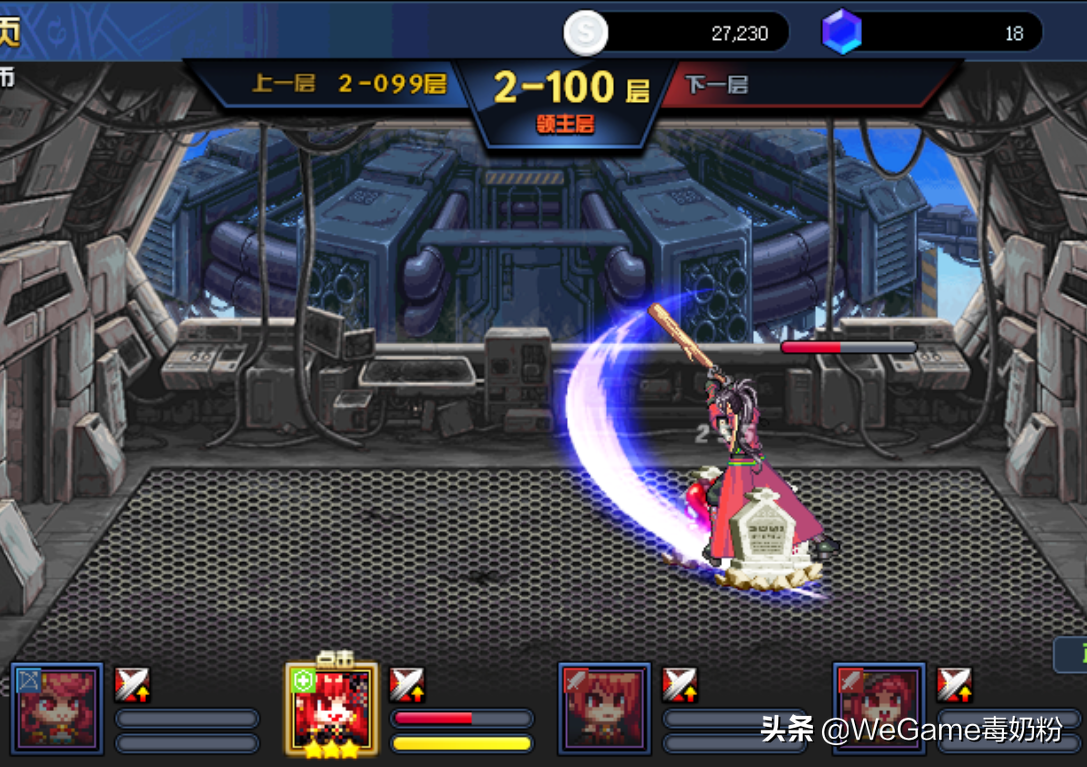Upgrade the first hero via sword-arrow icon
The image size is (1087, 767).
[x=132, y=685]
